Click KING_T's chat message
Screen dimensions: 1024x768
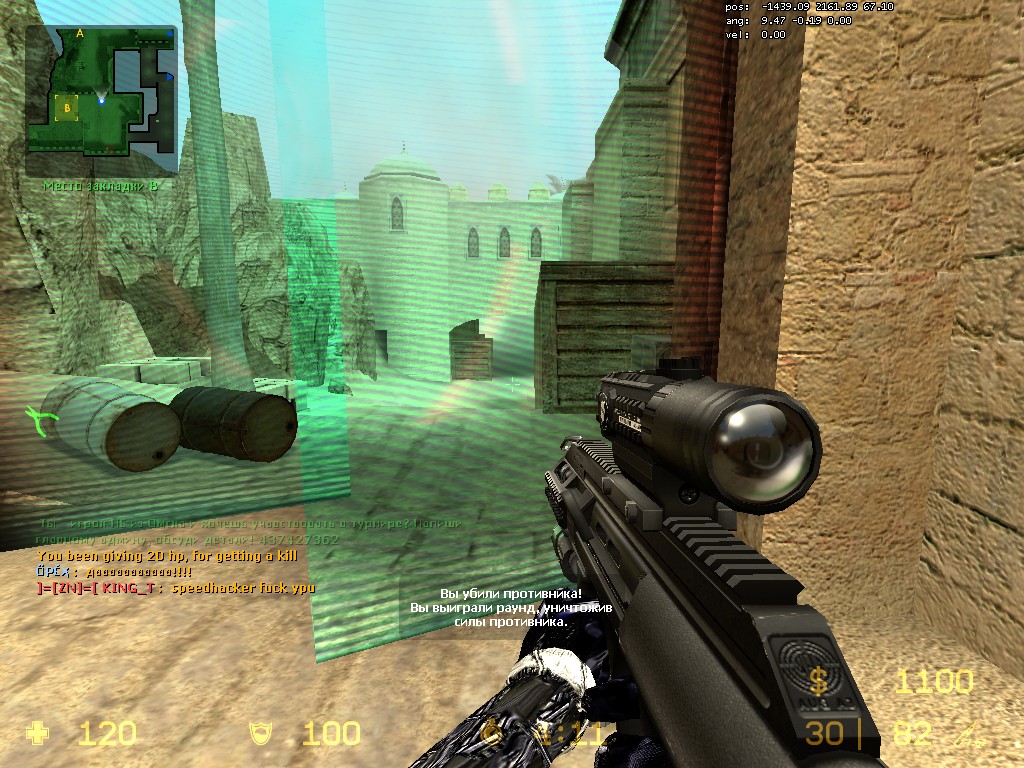[x=176, y=588]
